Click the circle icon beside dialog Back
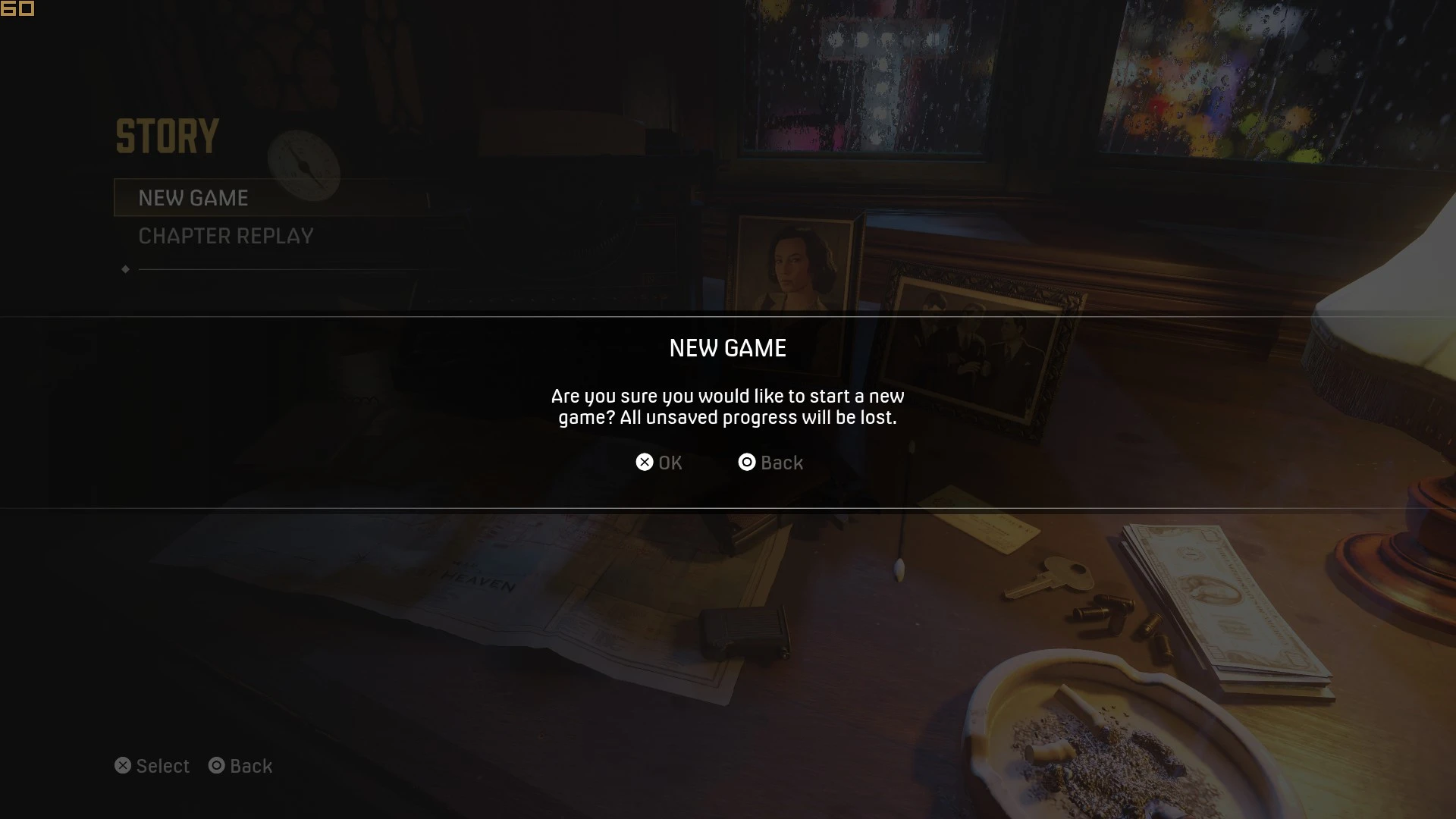 746,463
